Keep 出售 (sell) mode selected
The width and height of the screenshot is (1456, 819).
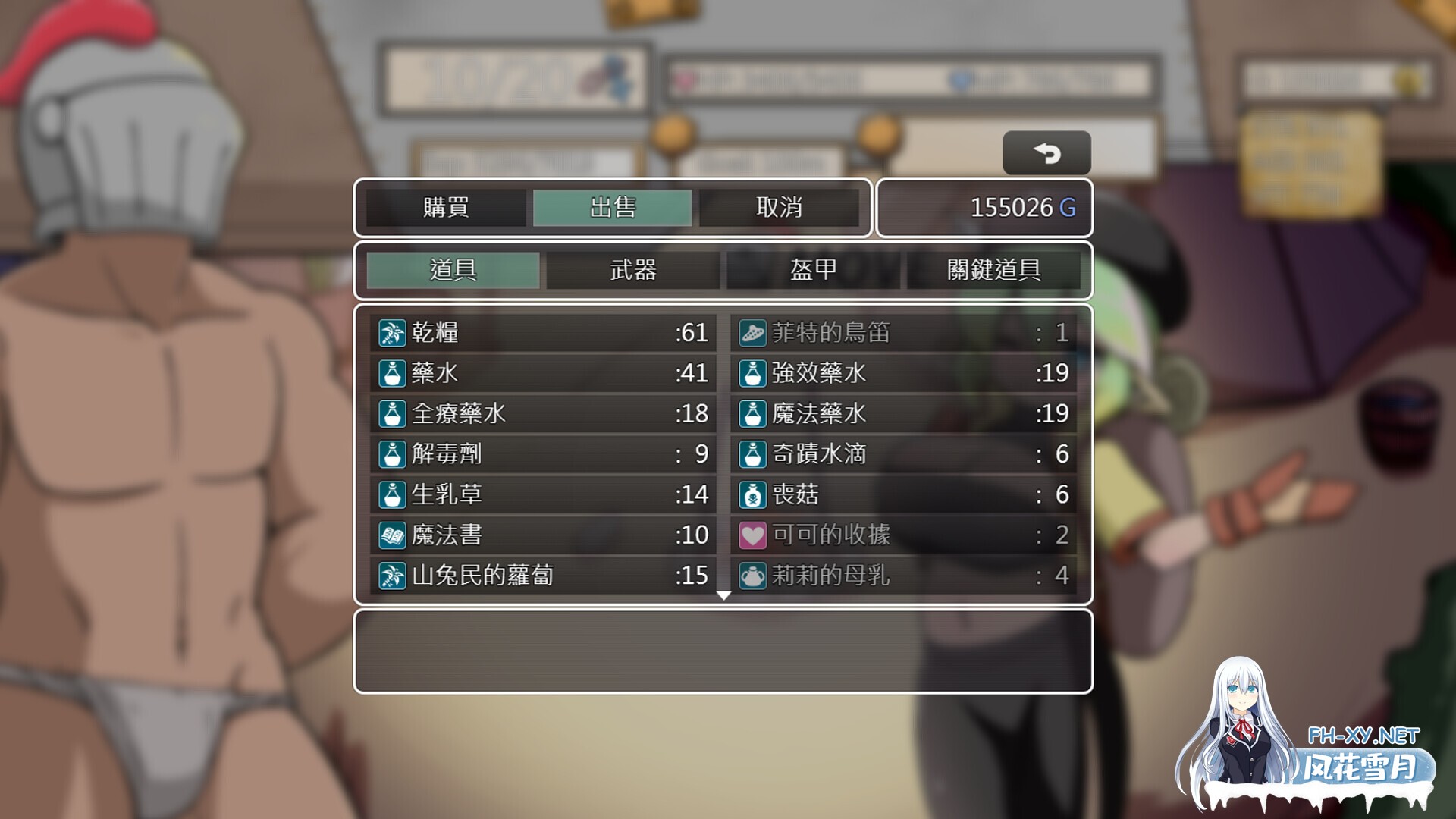point(614,208)
